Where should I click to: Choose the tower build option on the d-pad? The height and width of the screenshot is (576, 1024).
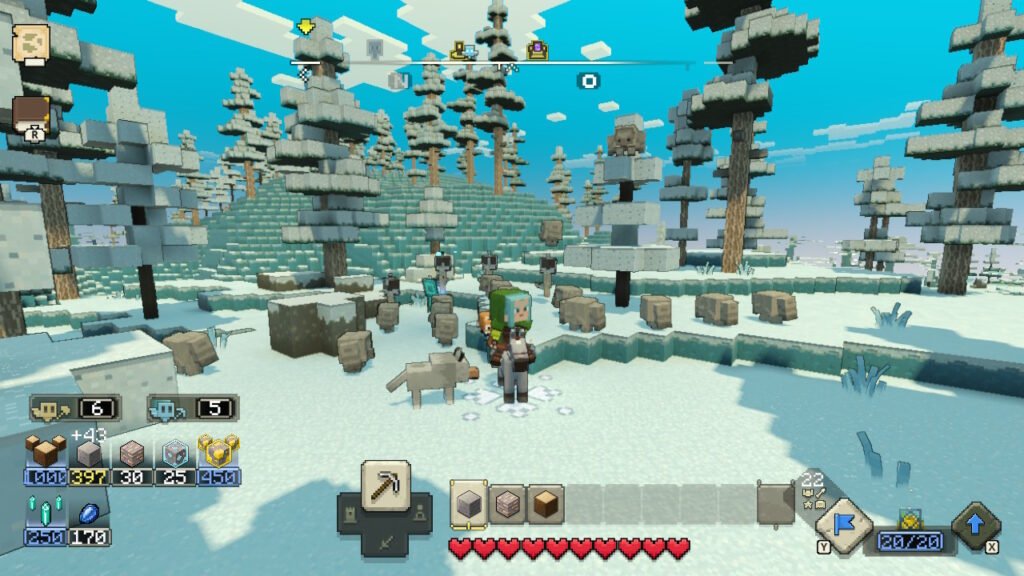pos(349,512)
